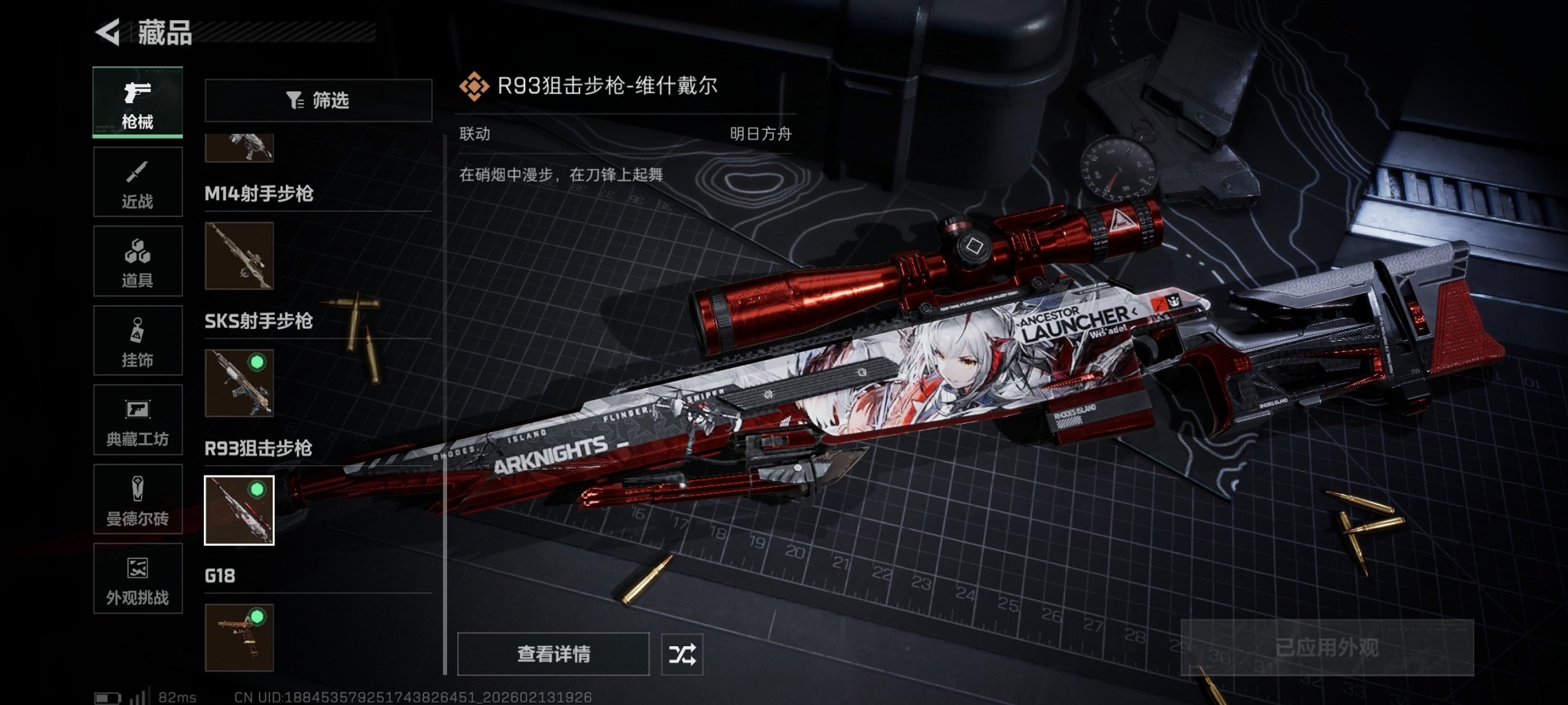This screenshot has width=1568, height=705.
Task: Select the R93狙击步枪 category header
Action: tap(257, 449)
